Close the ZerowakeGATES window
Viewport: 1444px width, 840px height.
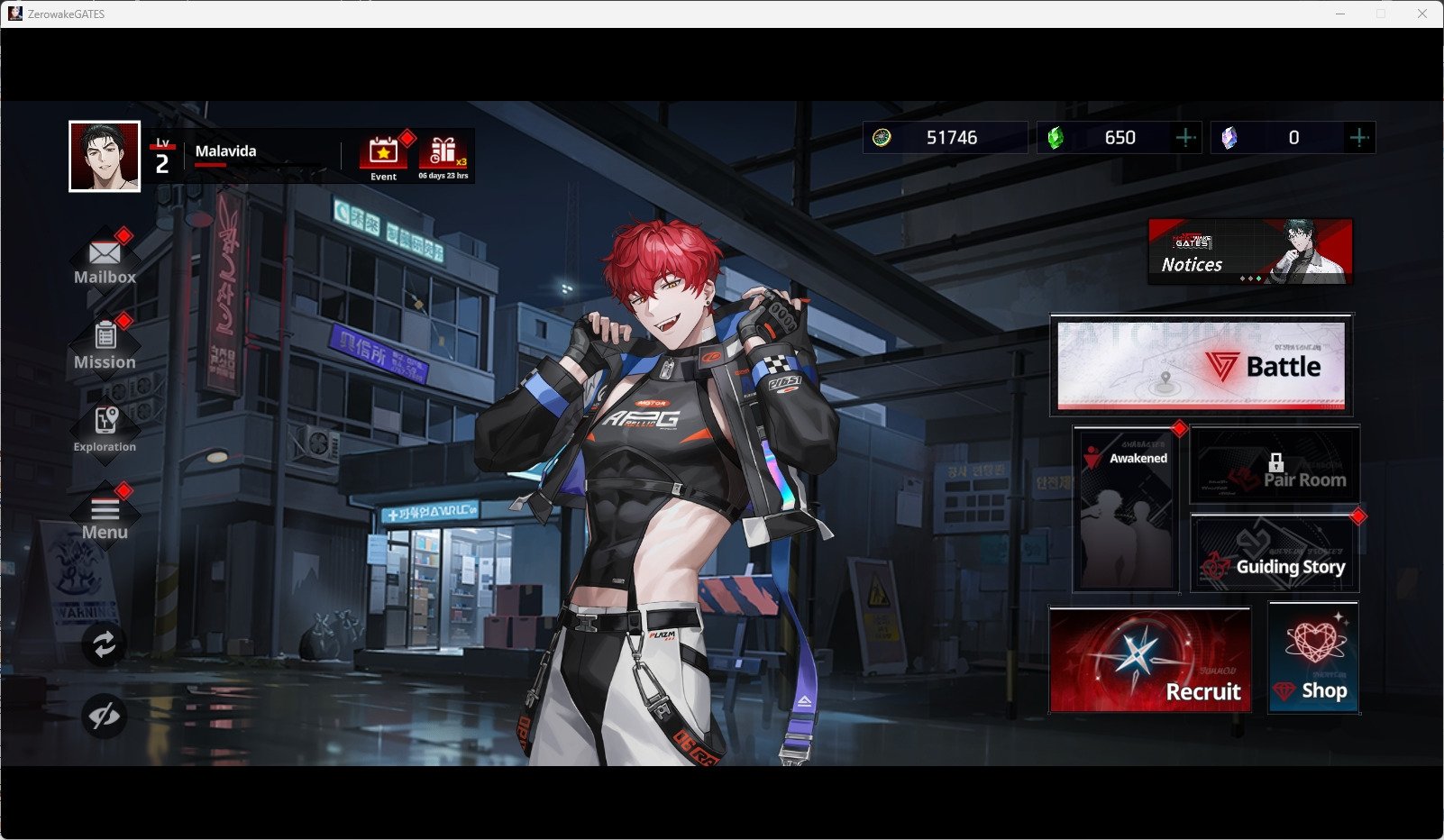click(1421, 14)
